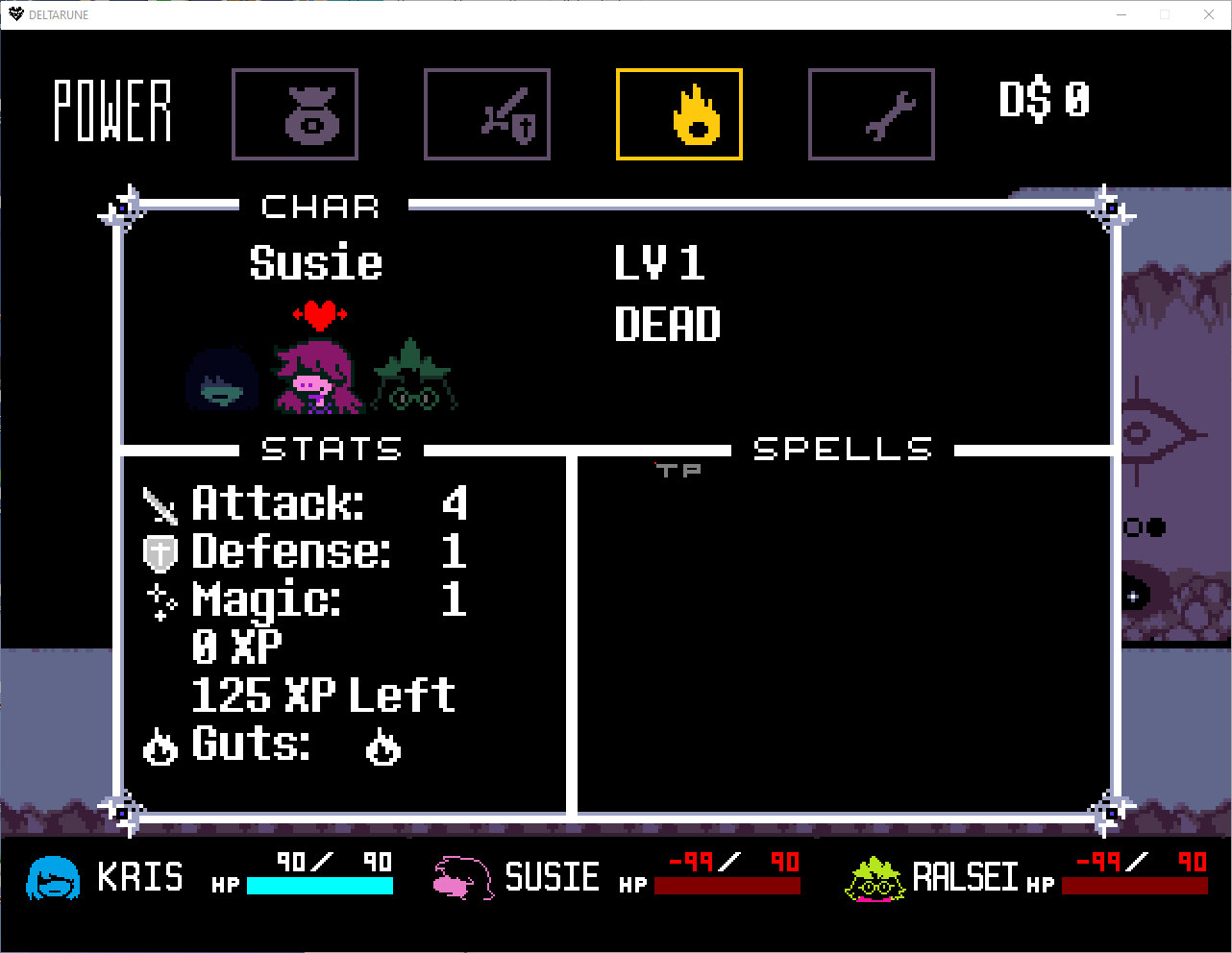Select the Magic sparkle stat icon
Screen dimensions: 1232x953
pyautogui.click(x=160, y=600)
